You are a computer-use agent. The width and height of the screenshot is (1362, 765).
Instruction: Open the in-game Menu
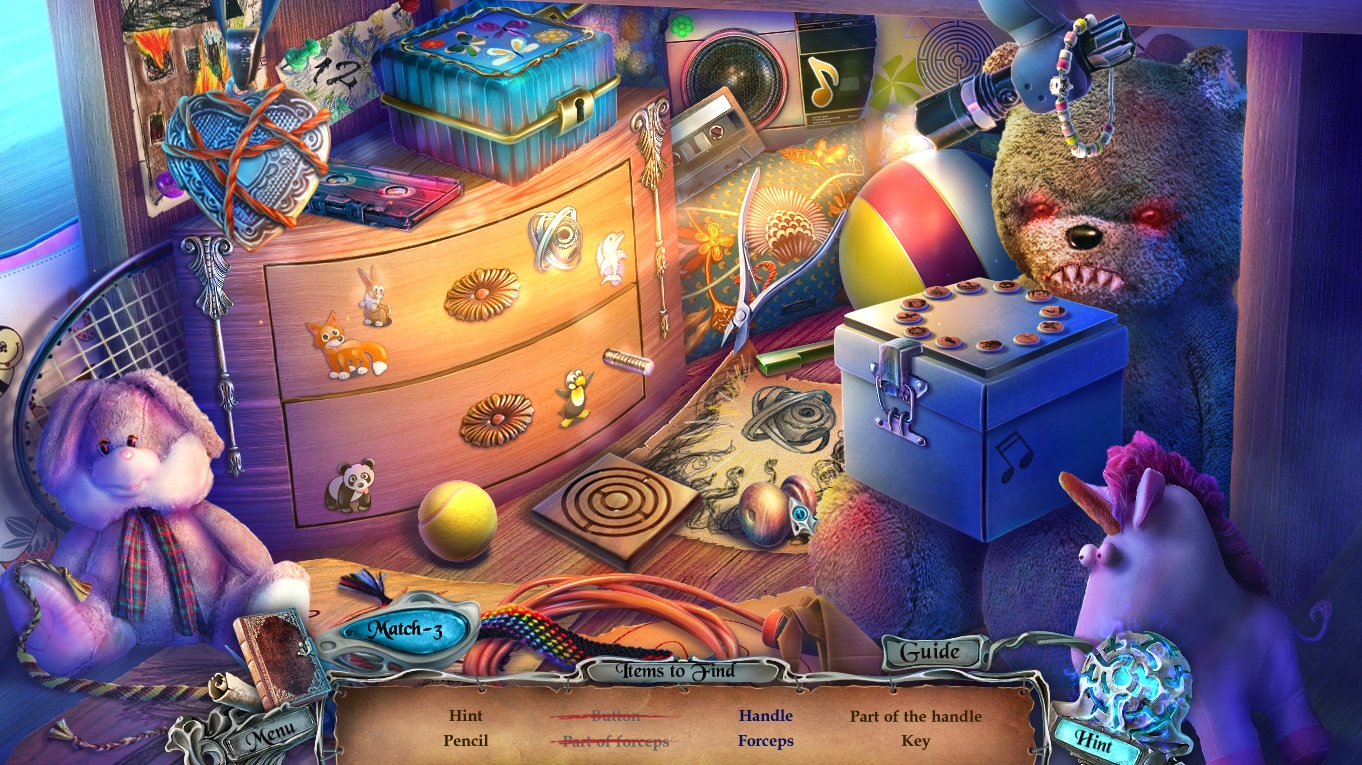click(272, 730)
